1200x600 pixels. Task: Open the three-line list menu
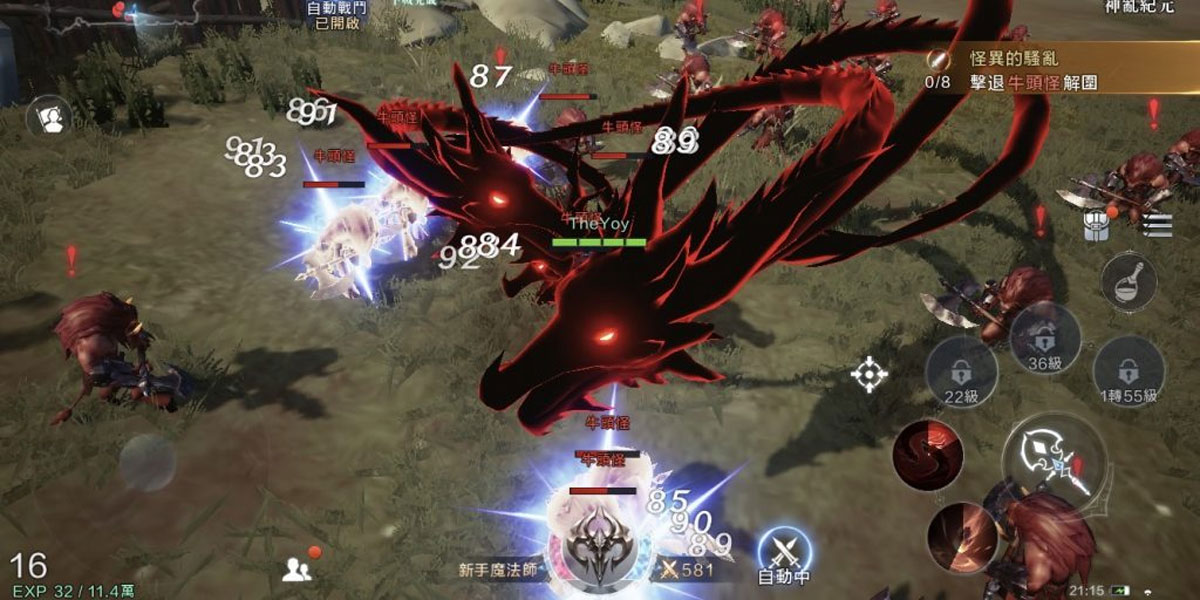point(1155,225)
